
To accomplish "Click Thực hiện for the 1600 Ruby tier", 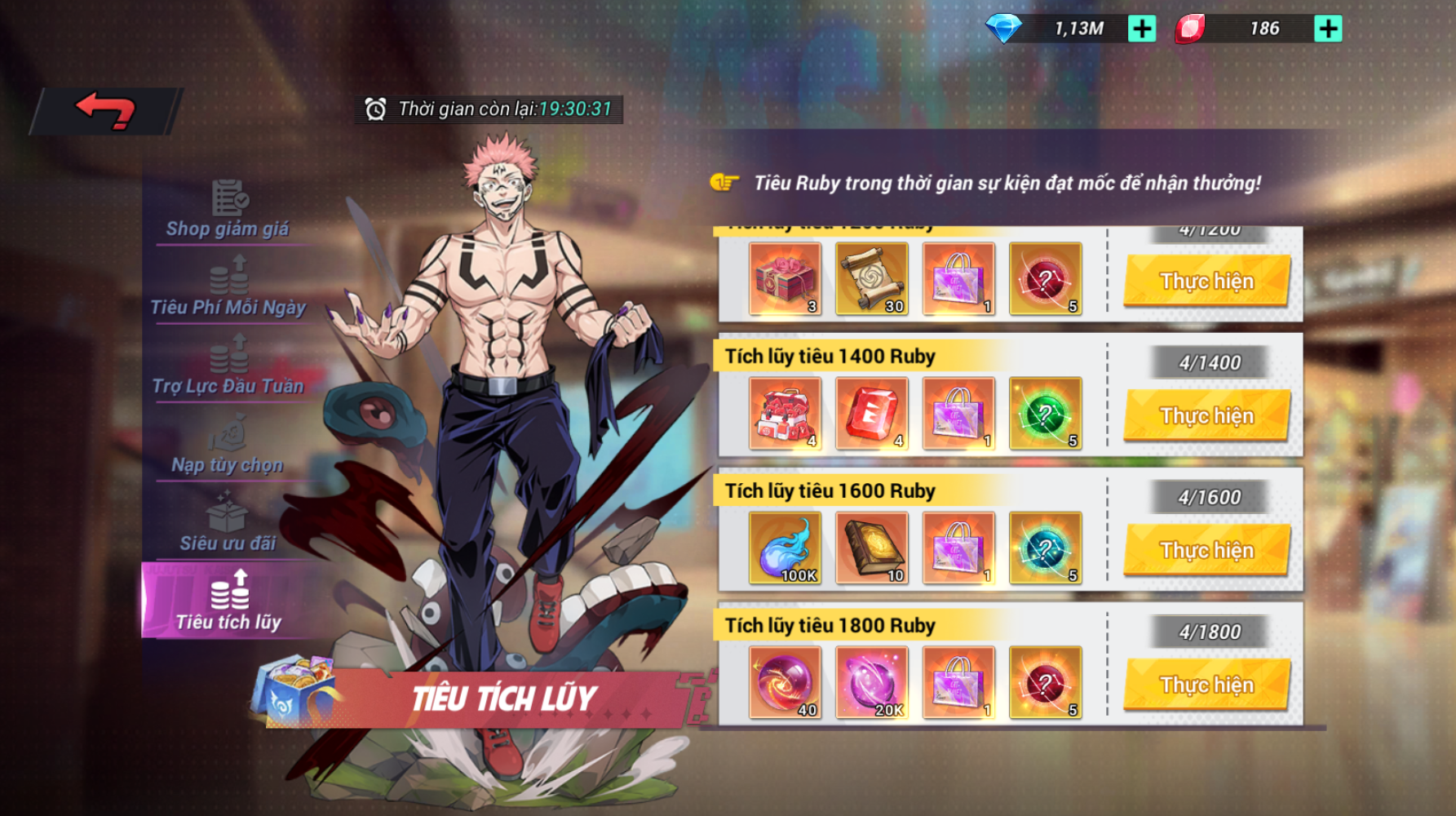I will (1206, 550).
